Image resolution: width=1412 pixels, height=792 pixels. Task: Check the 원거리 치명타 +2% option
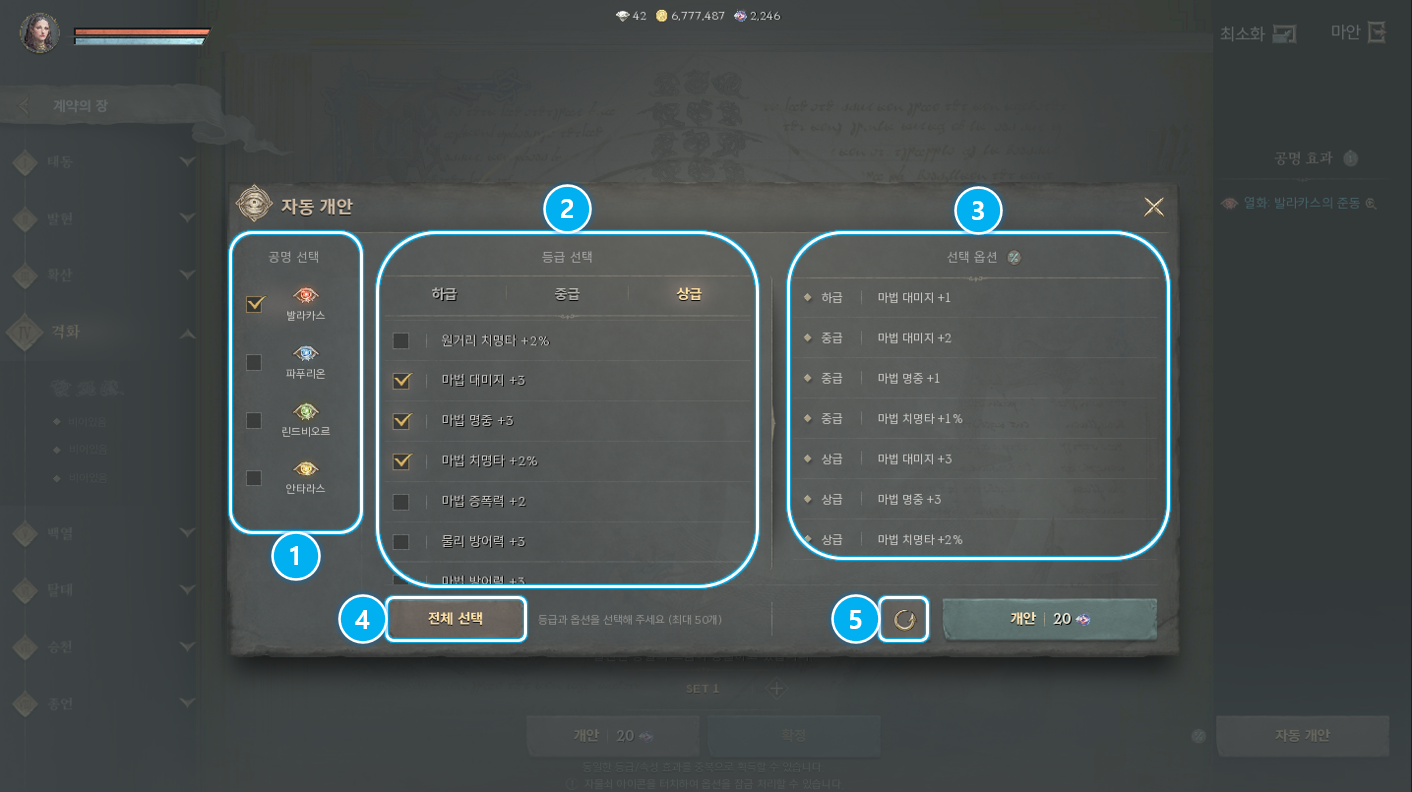401,340
